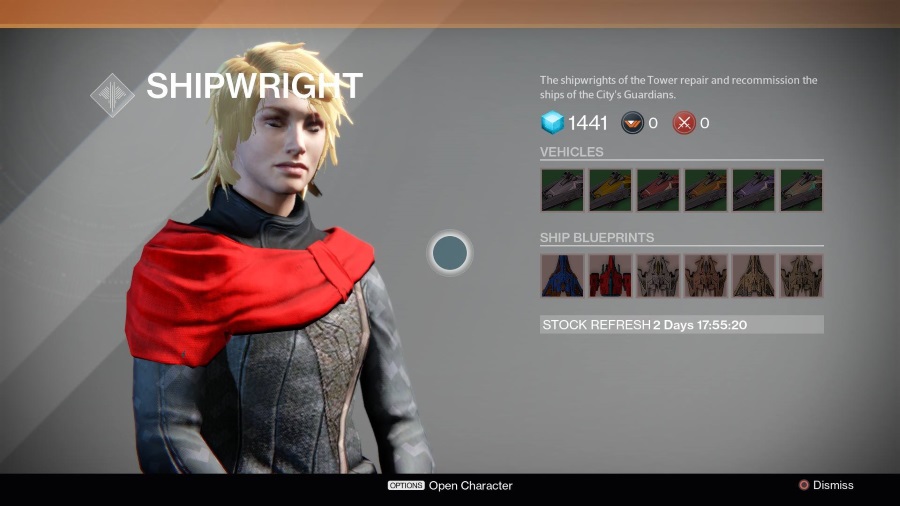Image resolution: width=900 pixels, height=506 pixels.
Task: Select the grey sparrow vehicle
Action: pyautogui.click(x=561, y=190)
